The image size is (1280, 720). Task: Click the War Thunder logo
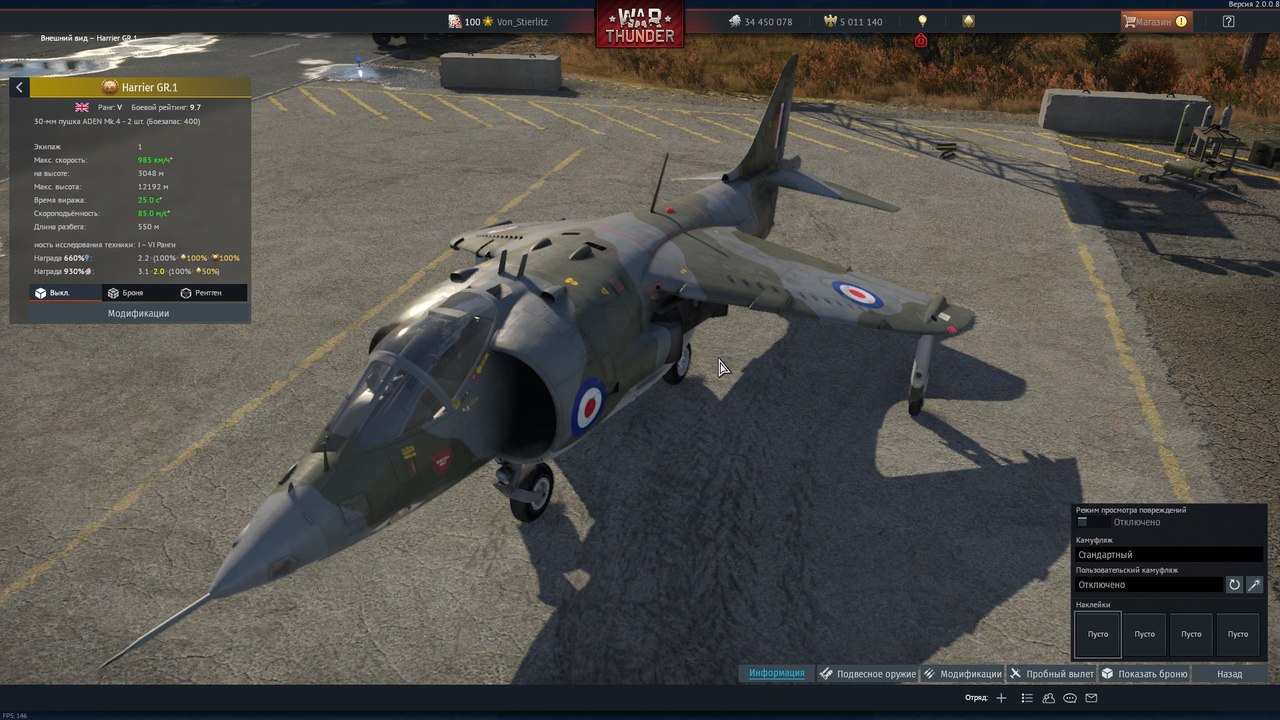click(x=640, y=24)
